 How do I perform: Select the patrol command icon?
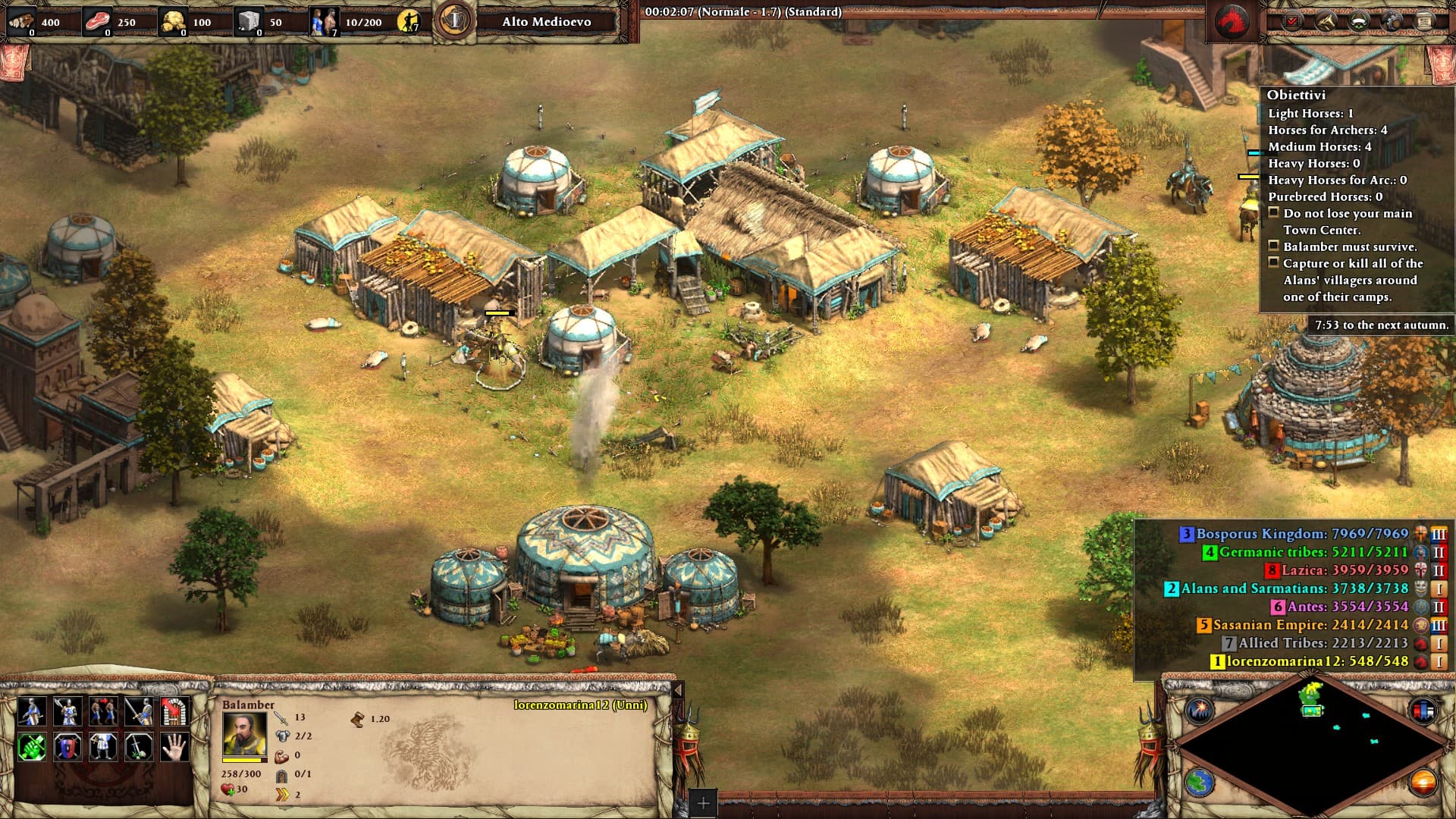click(31, 711)
